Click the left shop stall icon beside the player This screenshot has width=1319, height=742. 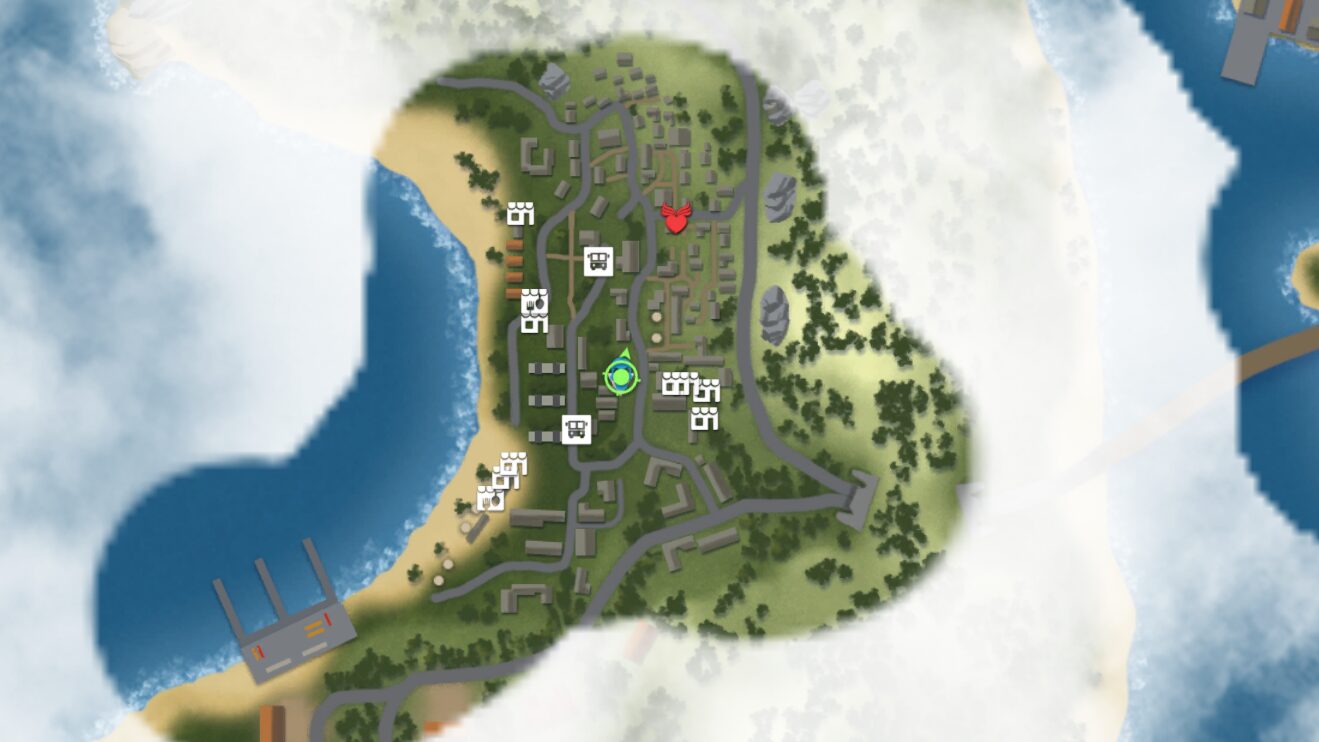tap(676, 384)
